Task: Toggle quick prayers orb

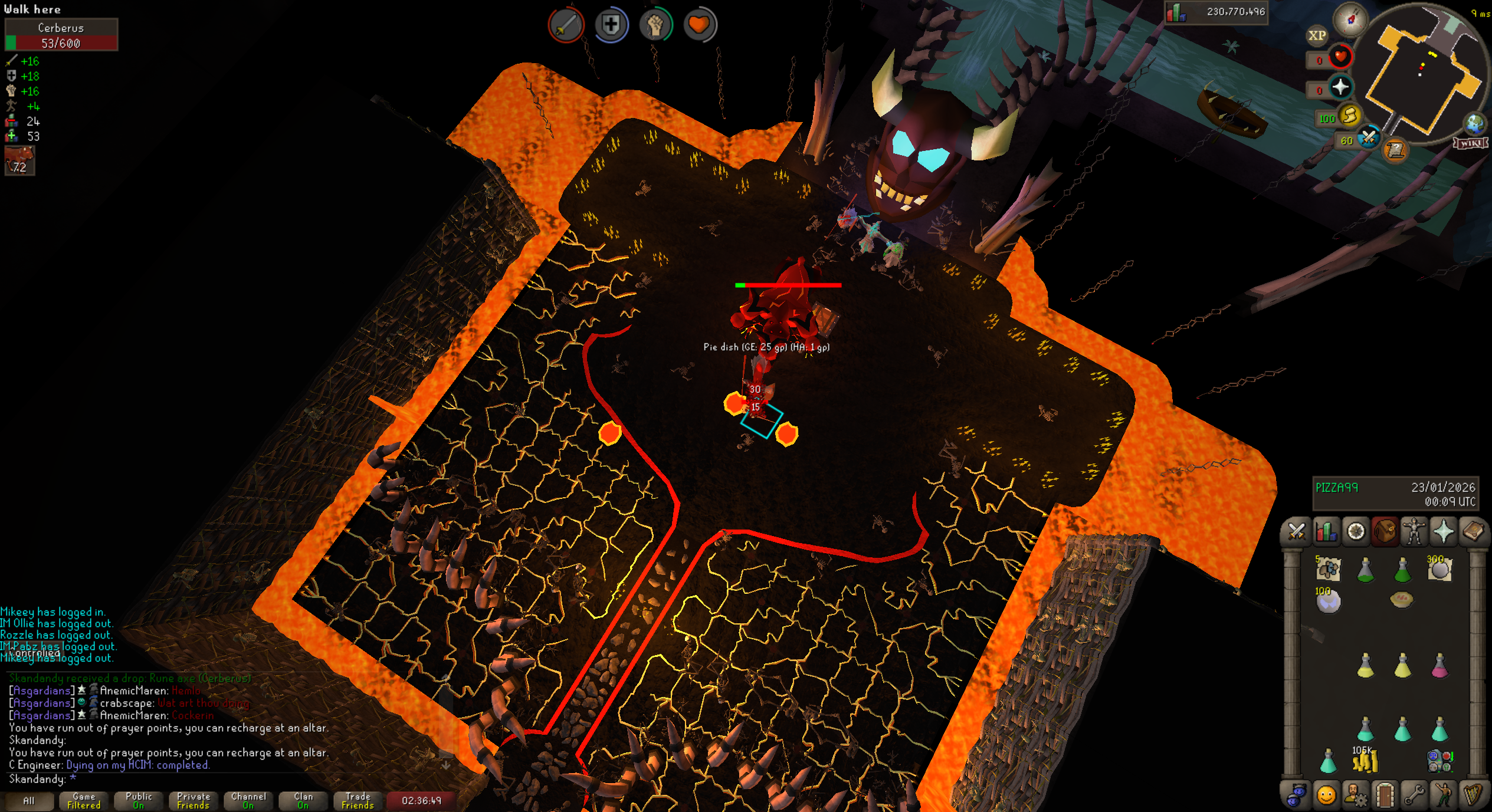Action: click(x=1340, y=88)
